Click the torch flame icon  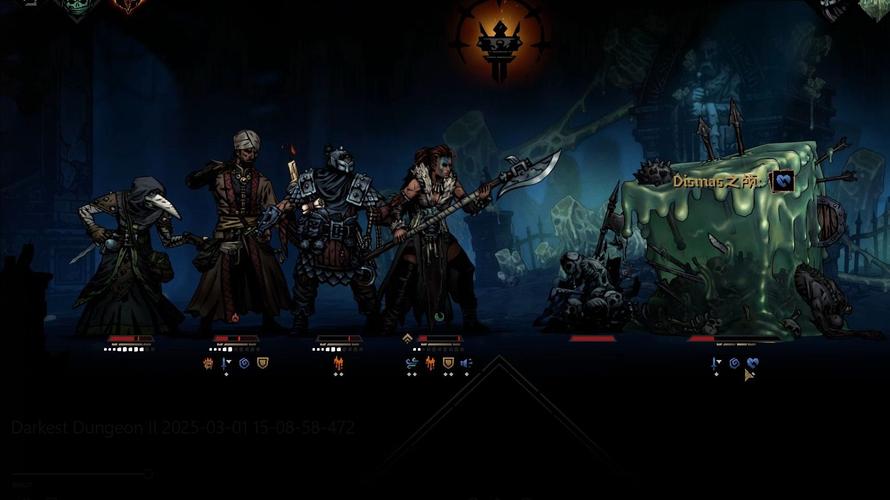coord(500,38)
